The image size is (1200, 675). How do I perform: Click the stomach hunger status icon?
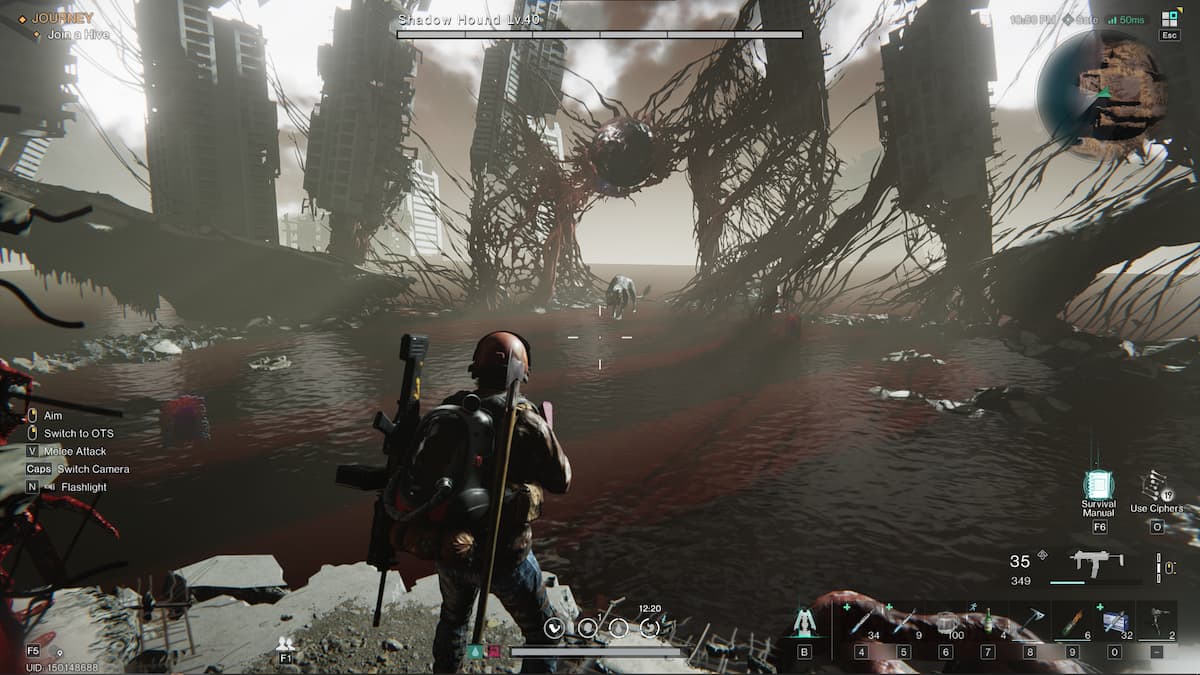pyautogui.click(x=556, y=628)
